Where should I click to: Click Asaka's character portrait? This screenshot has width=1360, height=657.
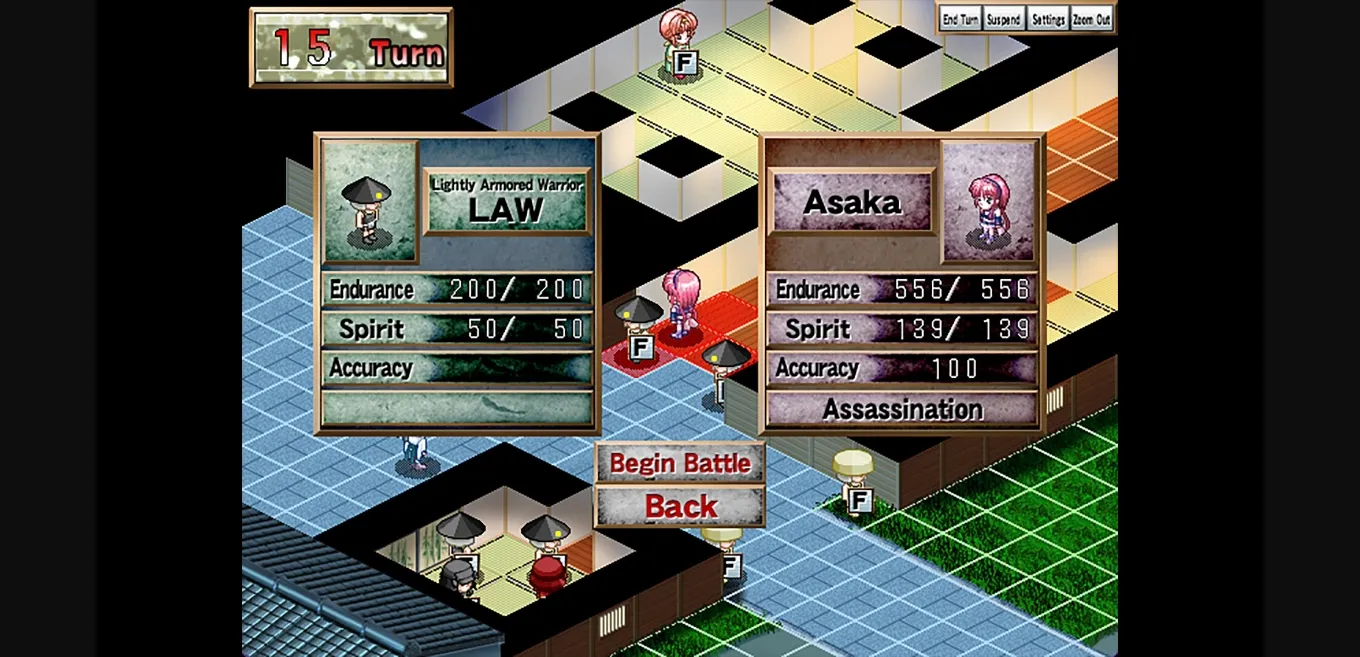[x=989, y=202]
